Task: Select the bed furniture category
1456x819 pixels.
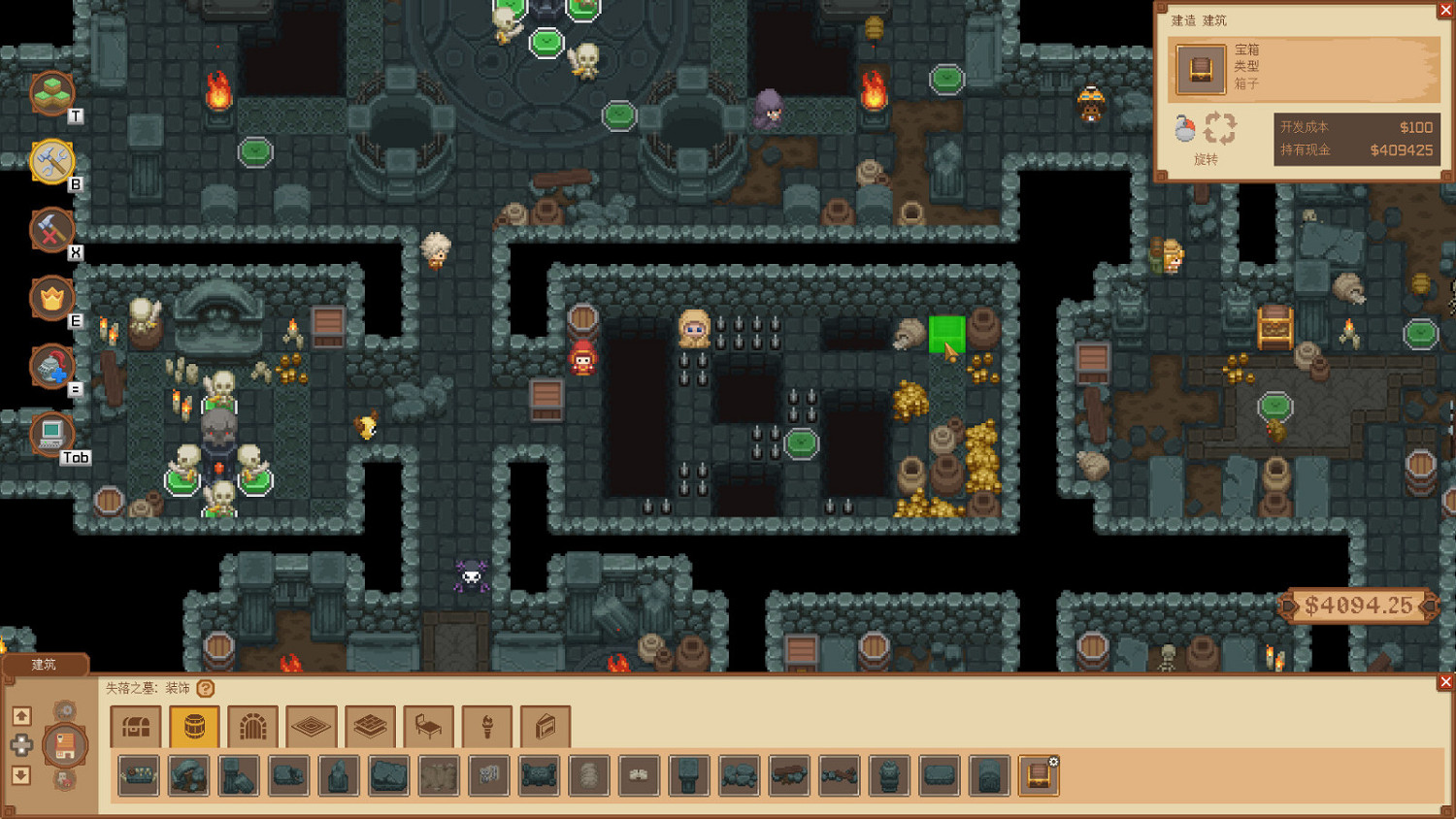Action: coord(428,725)
